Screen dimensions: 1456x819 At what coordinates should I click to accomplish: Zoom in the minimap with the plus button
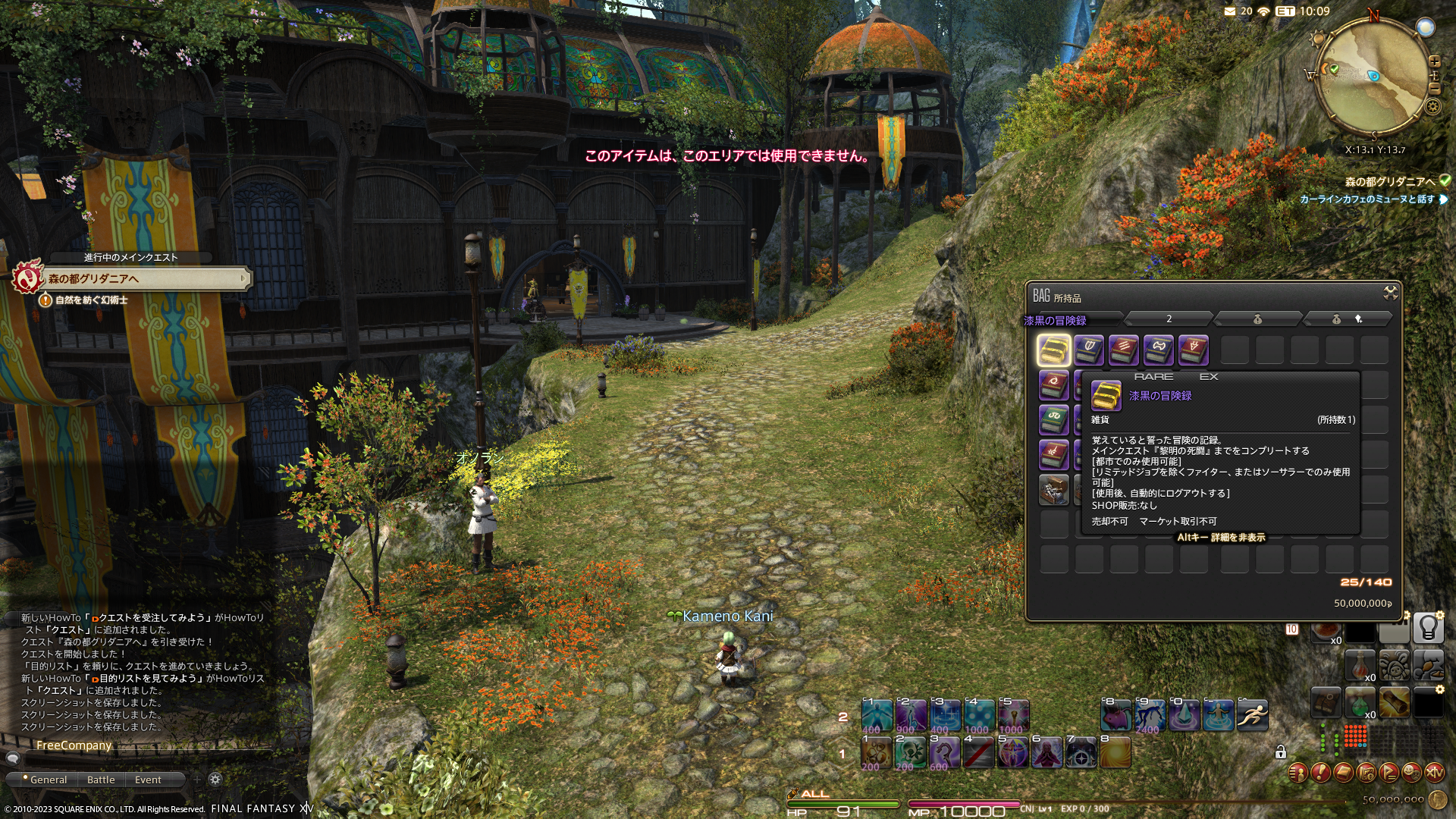[x=1434, y=61]
